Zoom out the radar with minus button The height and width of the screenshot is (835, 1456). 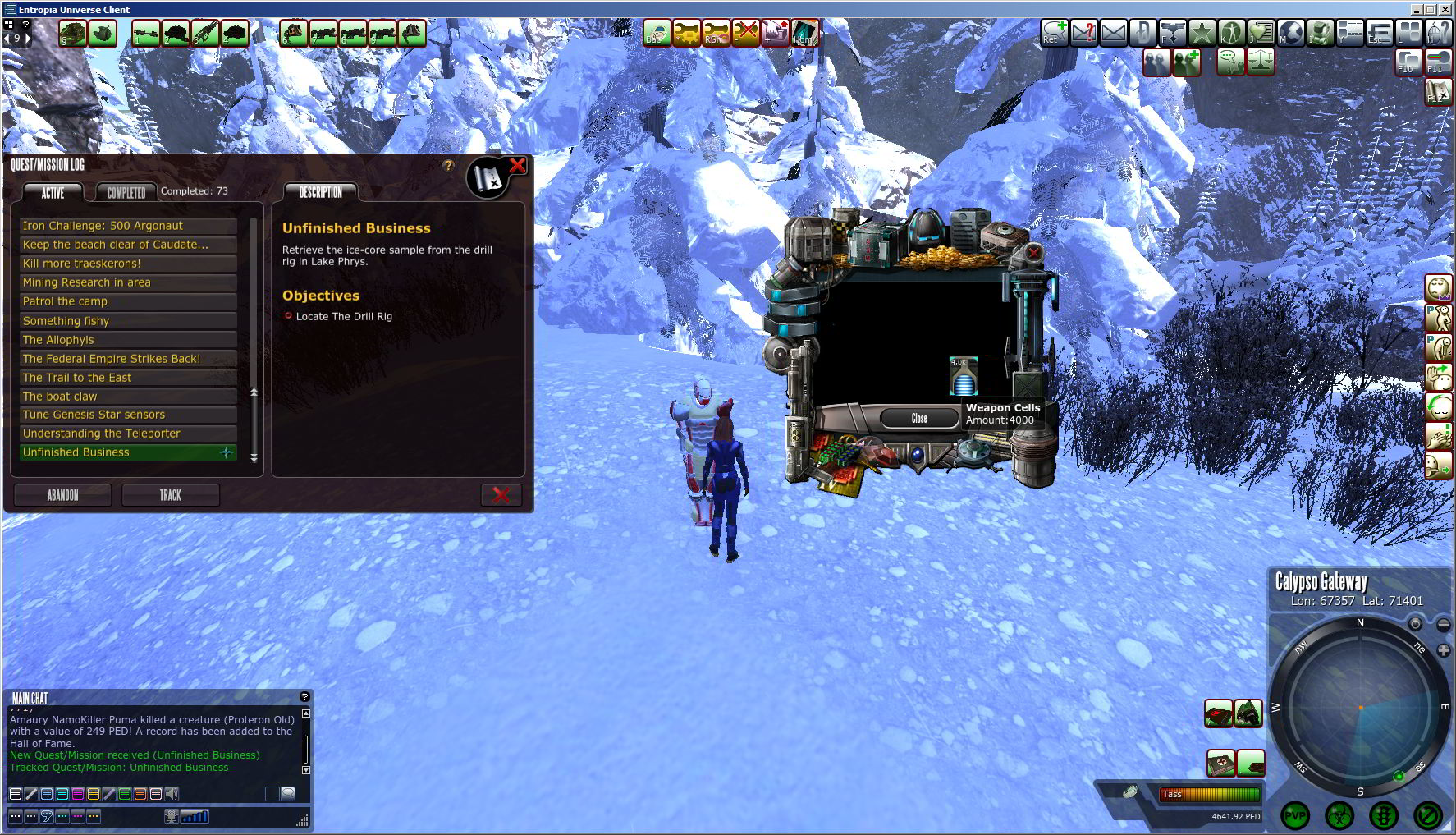1443,626
